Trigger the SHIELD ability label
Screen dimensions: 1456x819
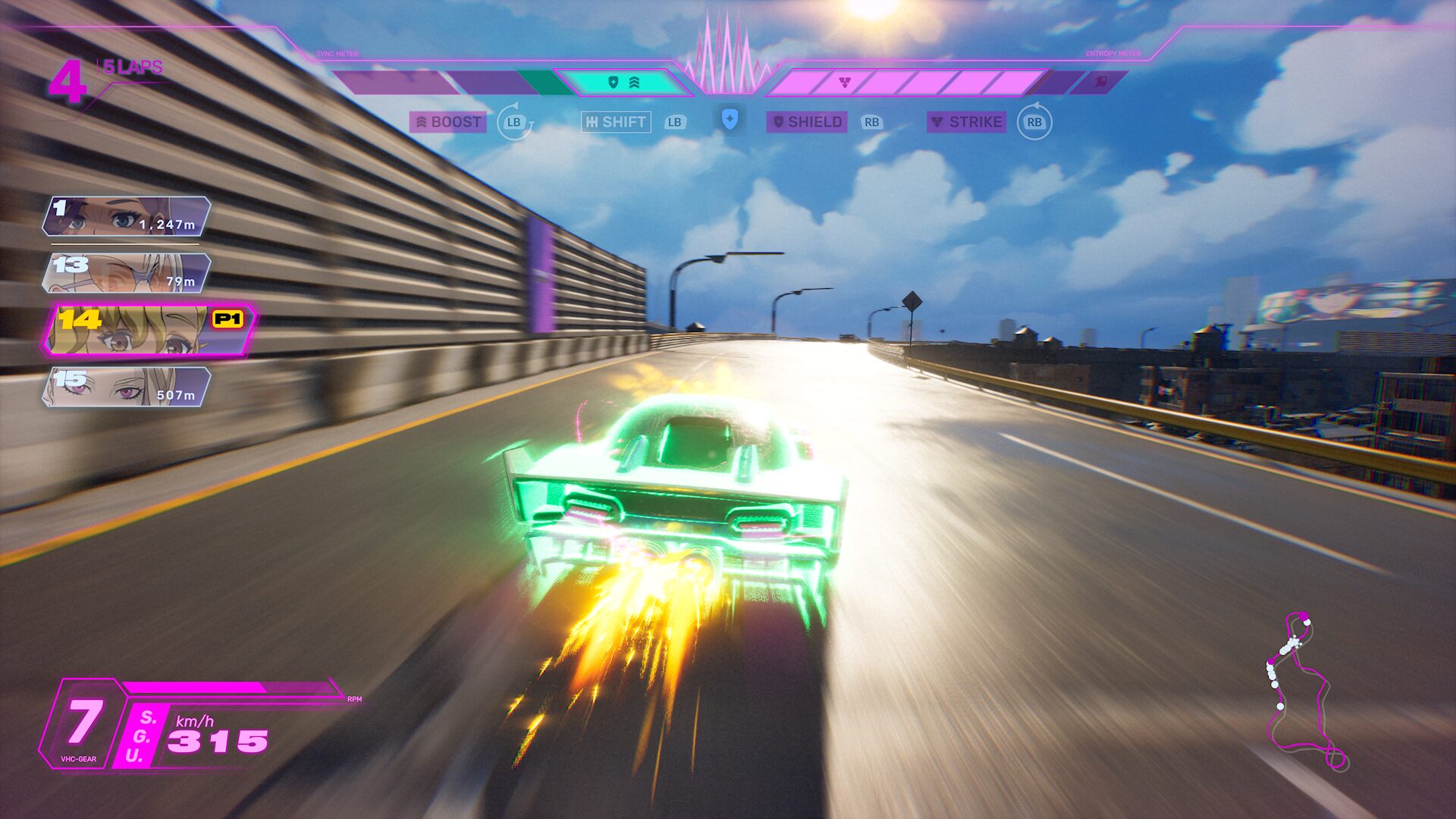point(807,122)
